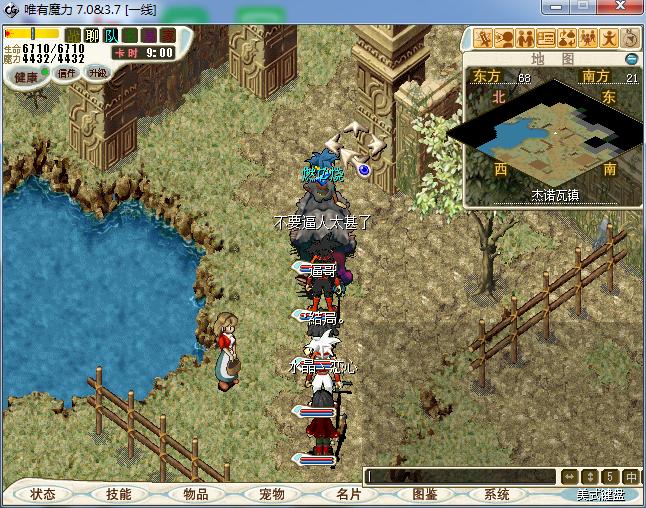Close the game window
646x508 pixels.
coord(626,9)
